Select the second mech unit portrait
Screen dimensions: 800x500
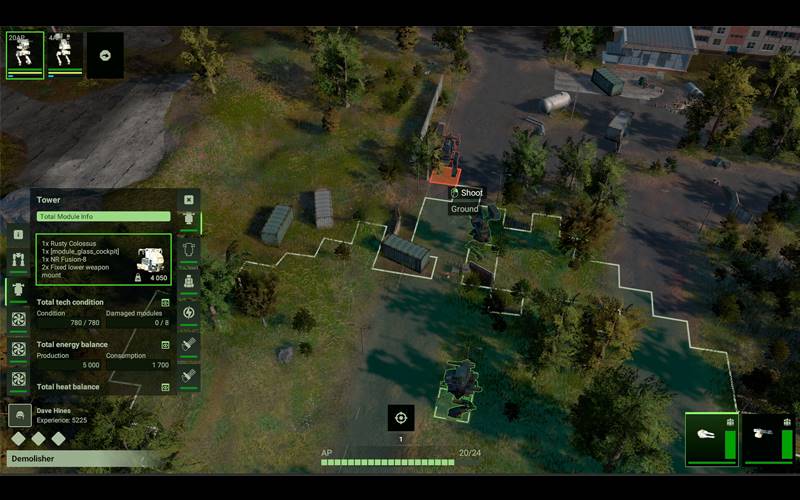[x=65, y=54]
